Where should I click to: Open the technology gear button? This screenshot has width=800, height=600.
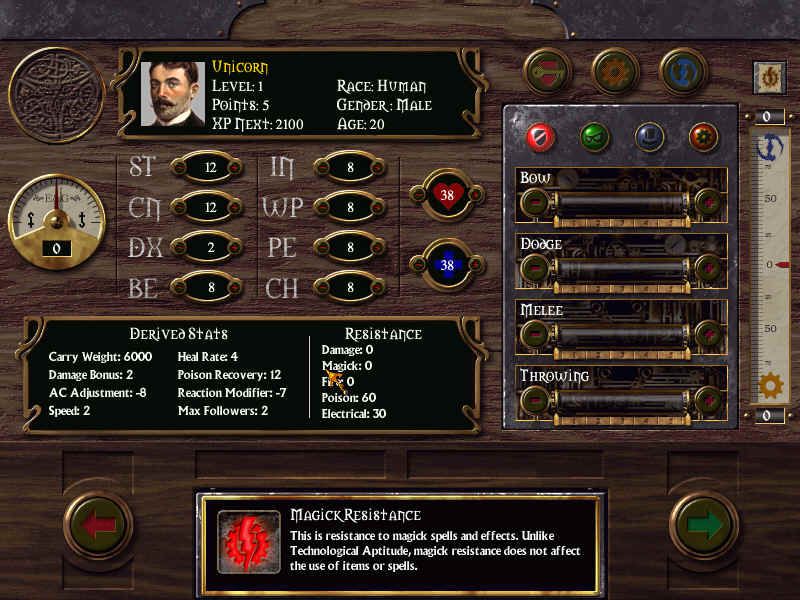pyautogui.click(x=615, y=72)
